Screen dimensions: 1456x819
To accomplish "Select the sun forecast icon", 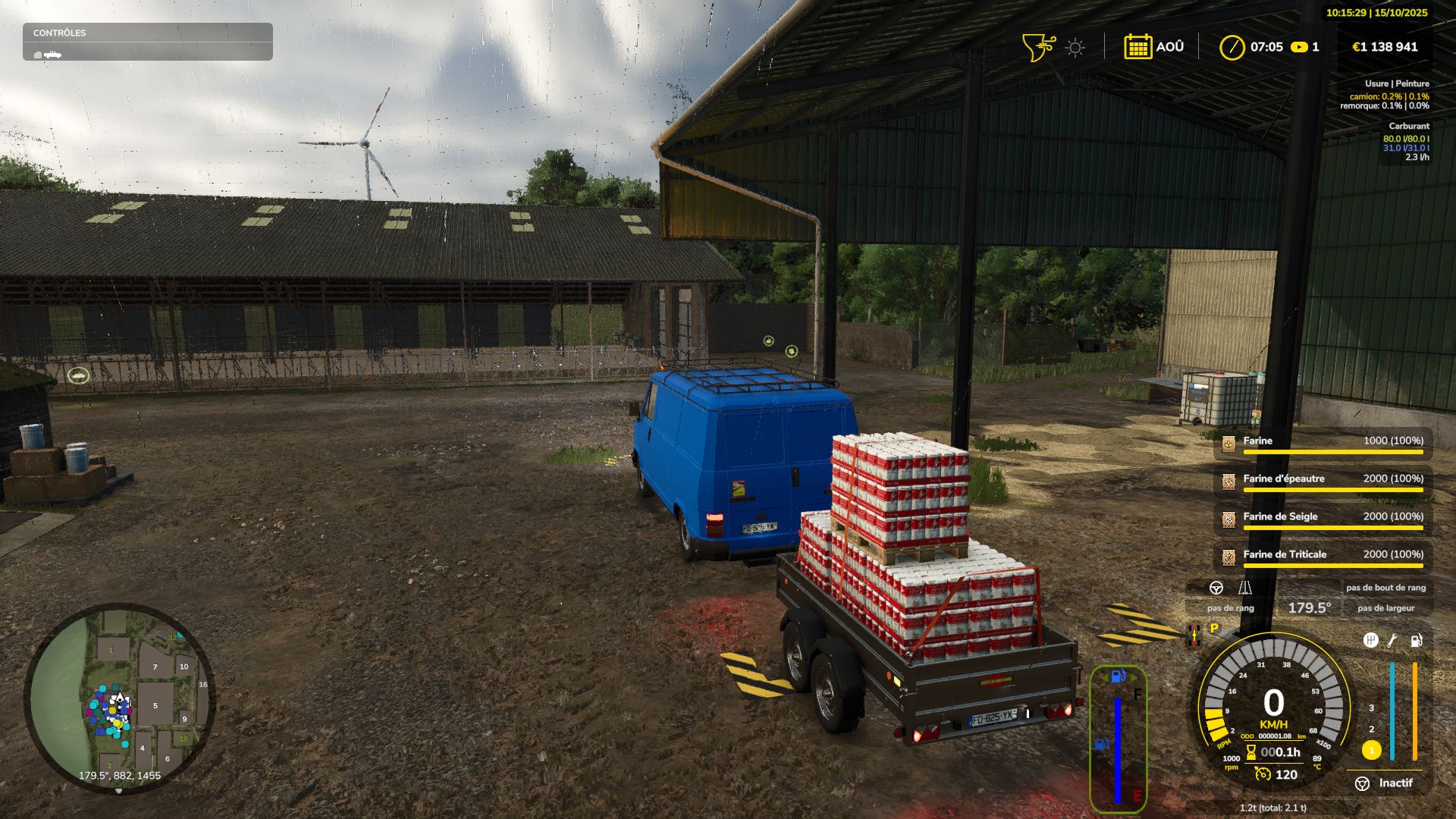I will (1075, 48).
